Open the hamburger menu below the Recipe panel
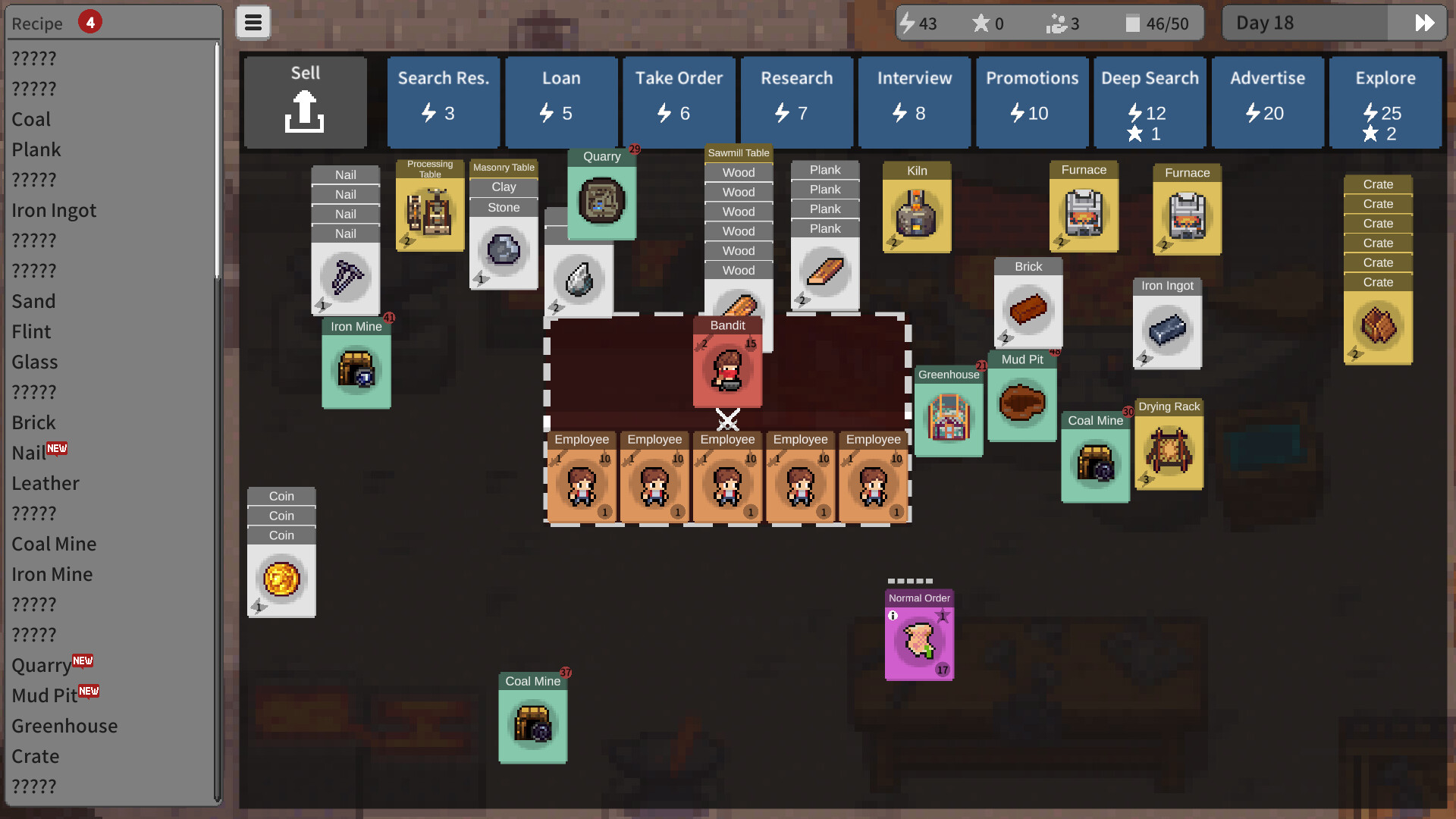Viewport: 1456px width, 819px height. [x=253, y=22]
